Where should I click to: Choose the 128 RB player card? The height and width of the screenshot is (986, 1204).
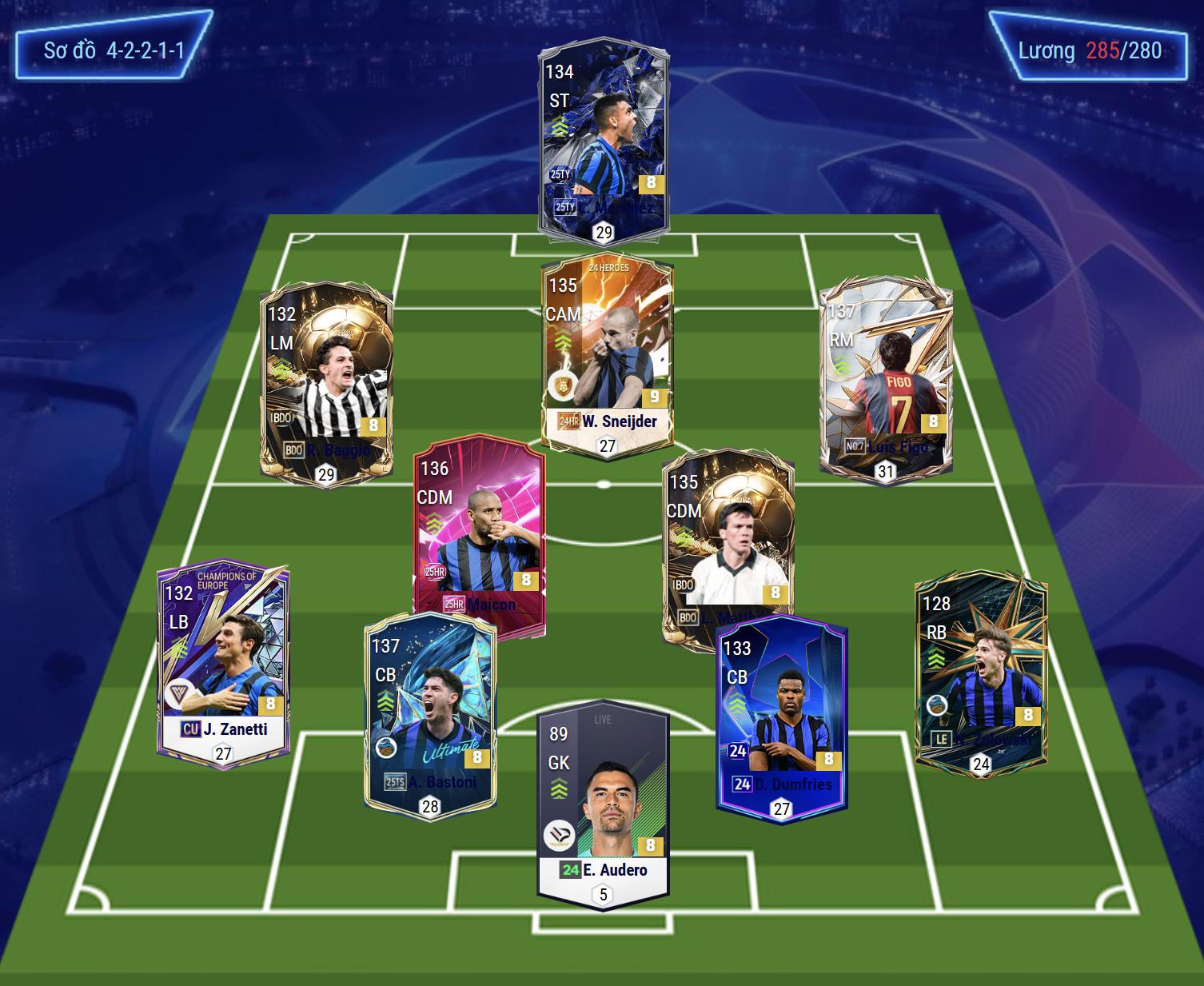click(x=981, y=672)
